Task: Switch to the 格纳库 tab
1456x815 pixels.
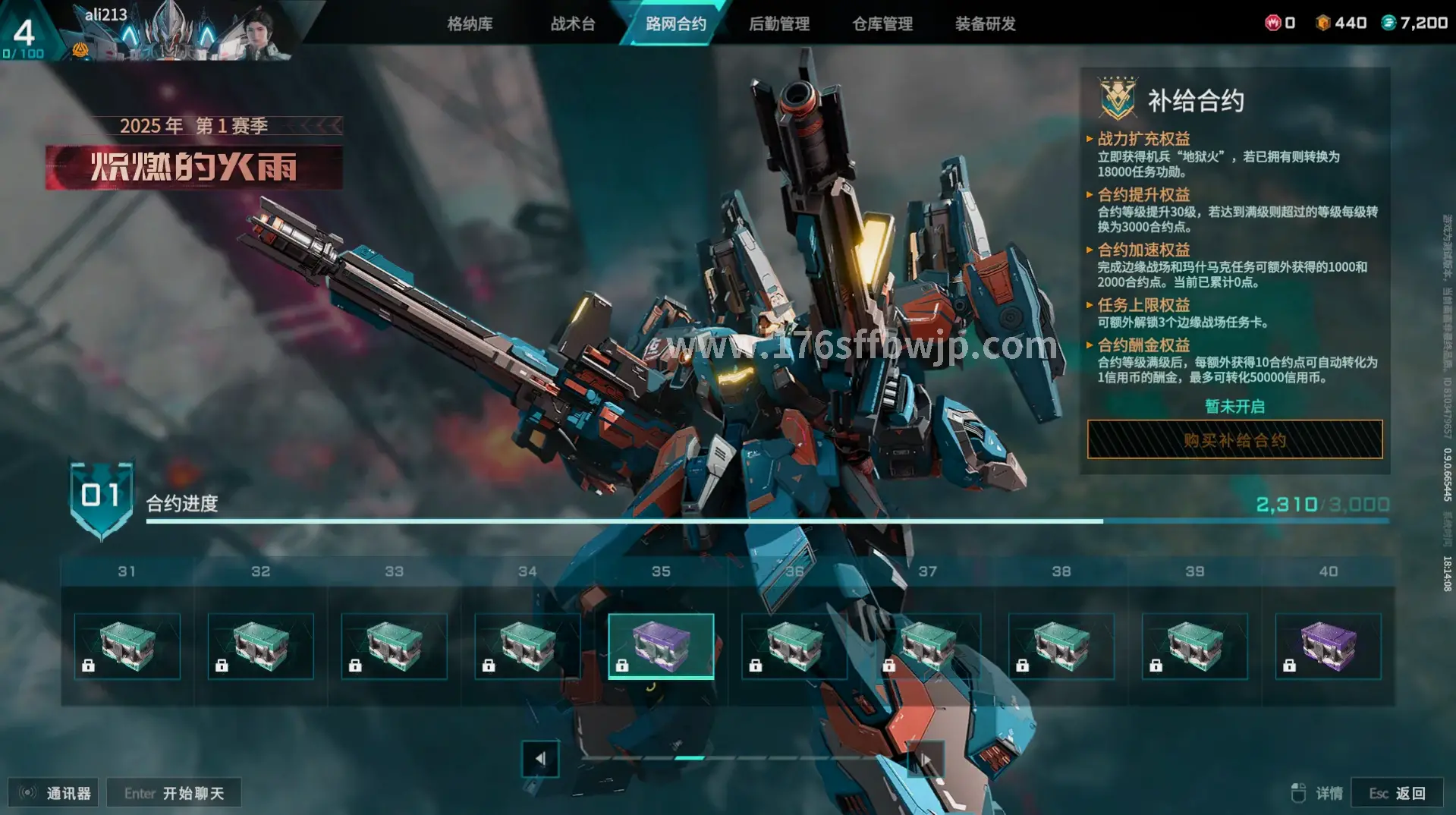Action: [x=470, y=24]
